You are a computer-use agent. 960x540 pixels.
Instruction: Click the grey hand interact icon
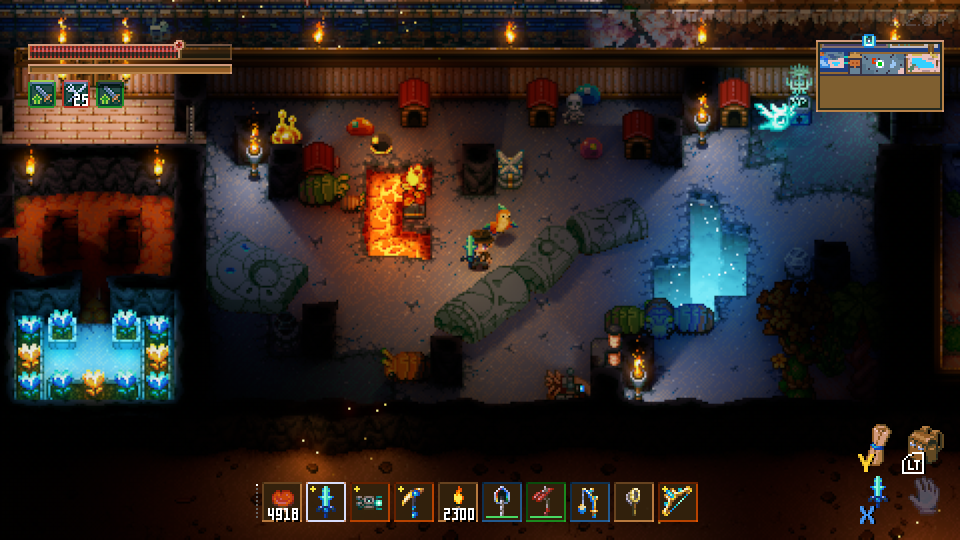point(926,495)
